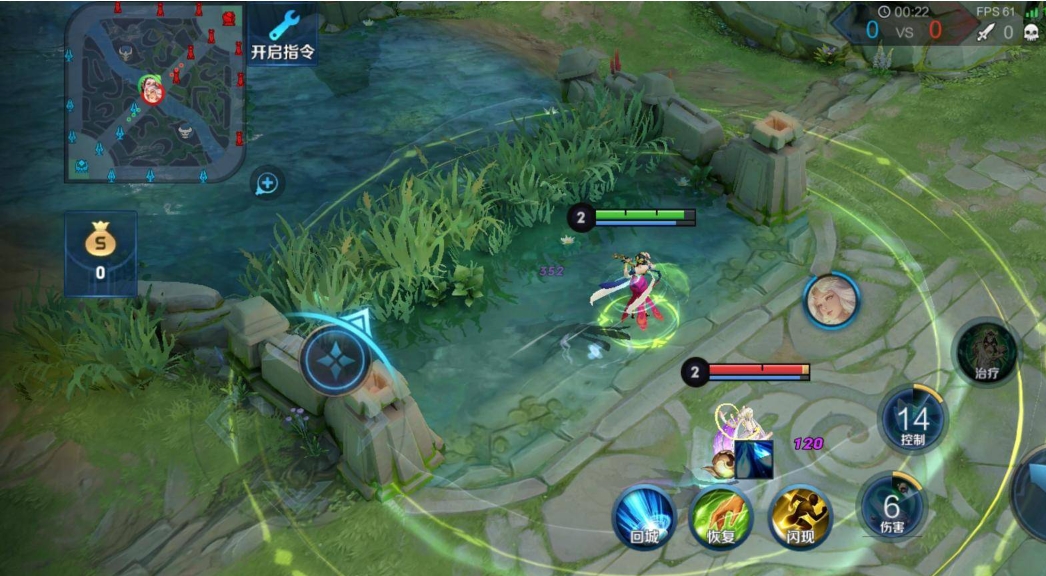Screen dimensions: 1046x576
Task: Cast the 闪现 flash spell
Action: click(800, 517)
